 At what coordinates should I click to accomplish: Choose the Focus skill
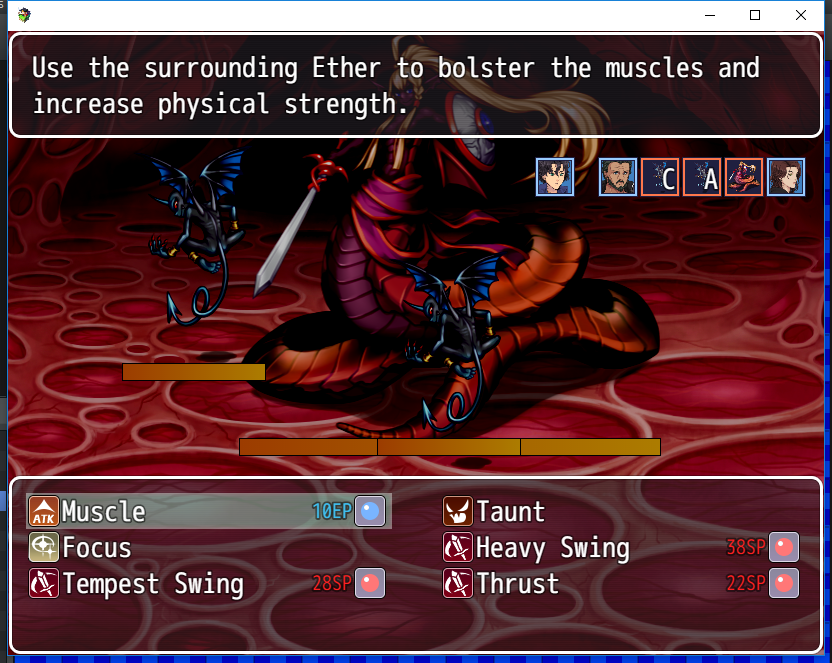point(97,548)
